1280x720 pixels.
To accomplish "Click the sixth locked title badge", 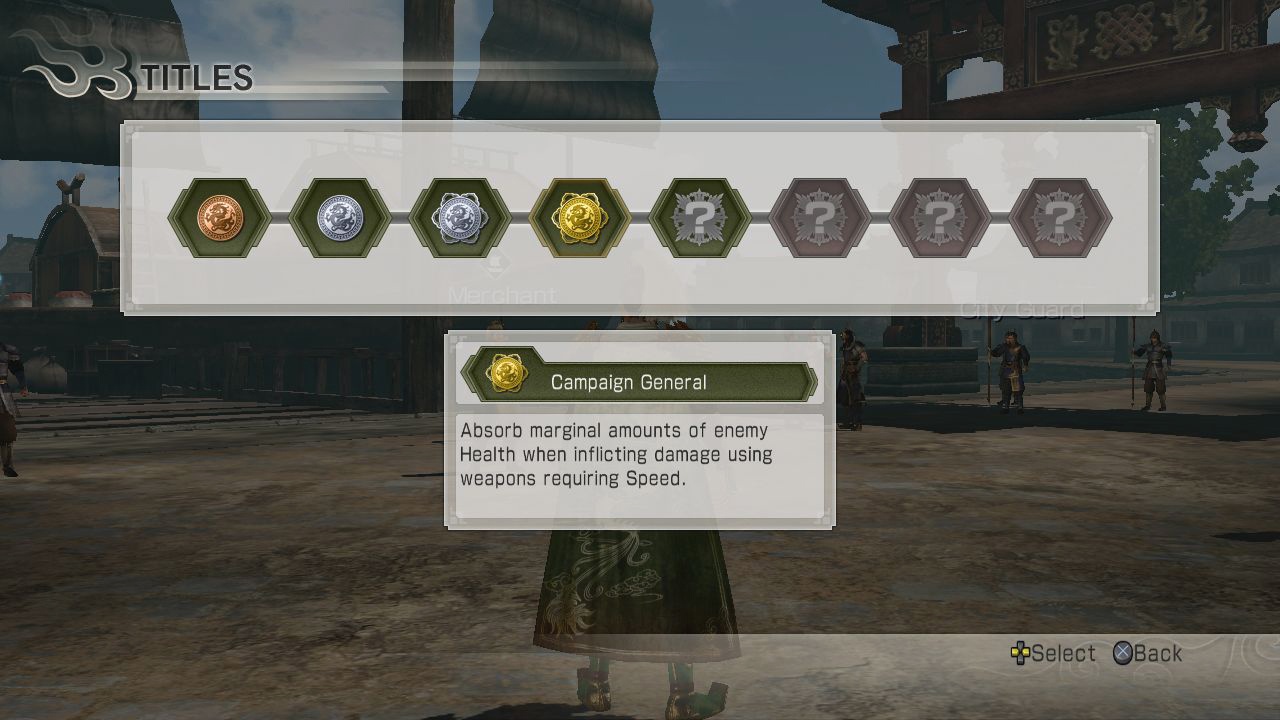I will pyautogui.click(x=820, y=218).
